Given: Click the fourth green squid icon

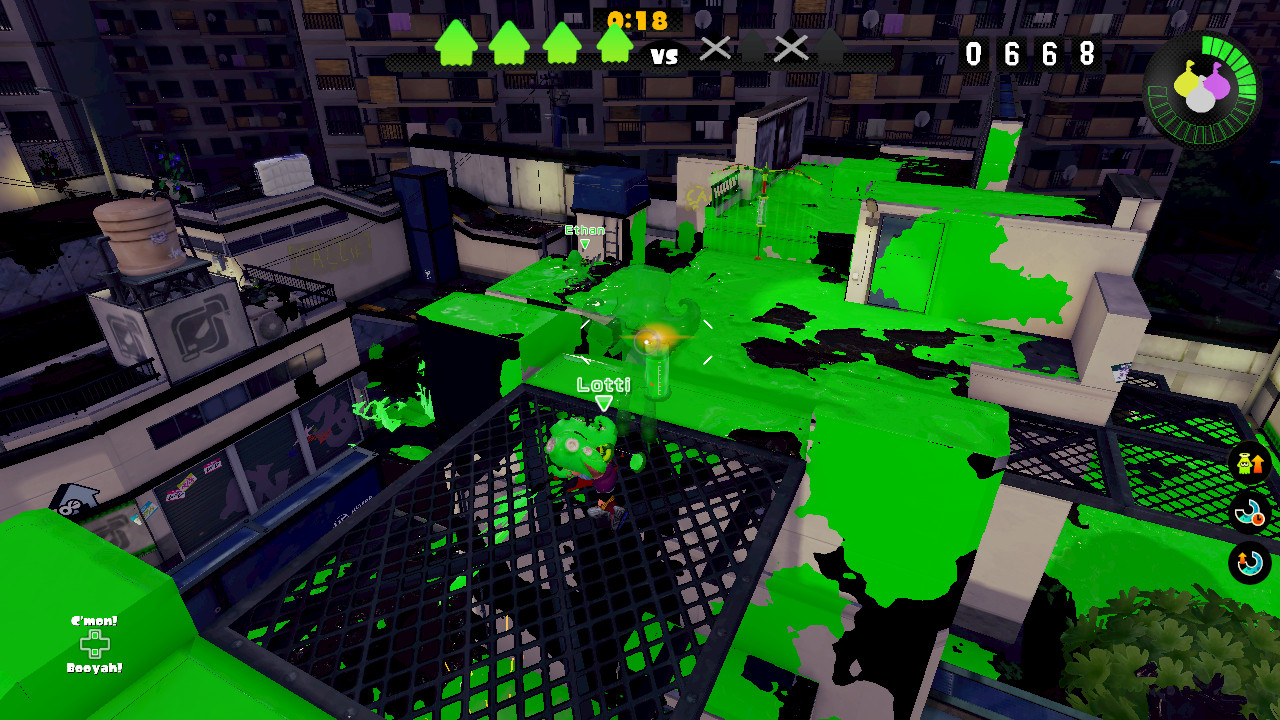Looking at the screenshot, I should coord(615,42).
